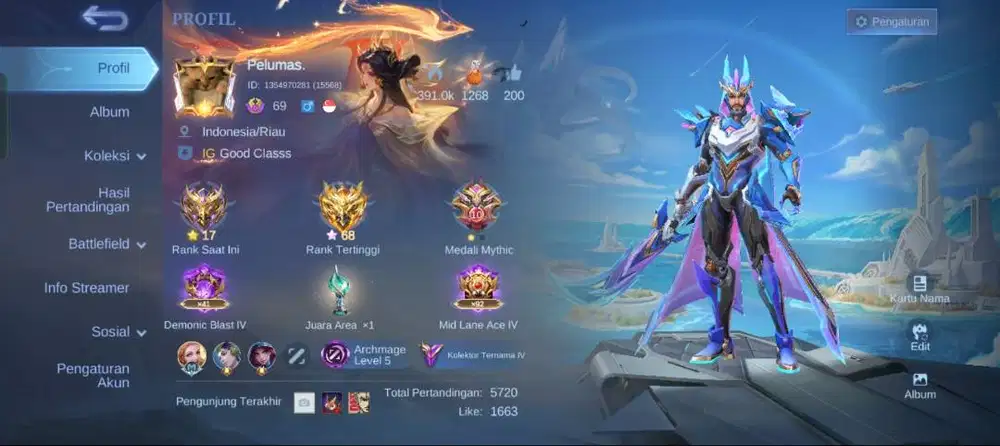
Task: Open Pengaturan Akun account settings
Action: (x=93, y=375)
